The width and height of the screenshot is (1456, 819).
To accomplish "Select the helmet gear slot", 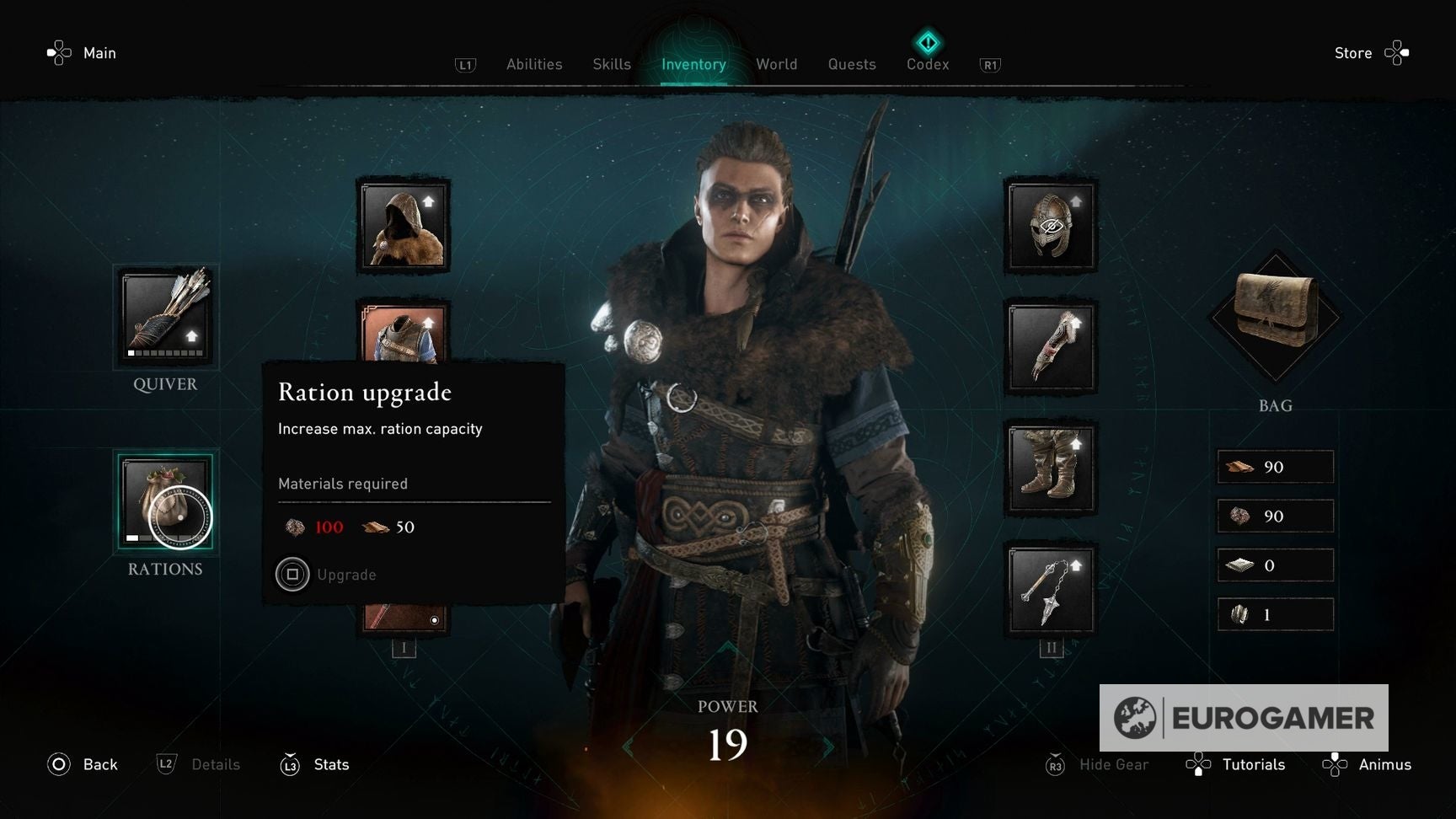I will [x=1051, y=226].
